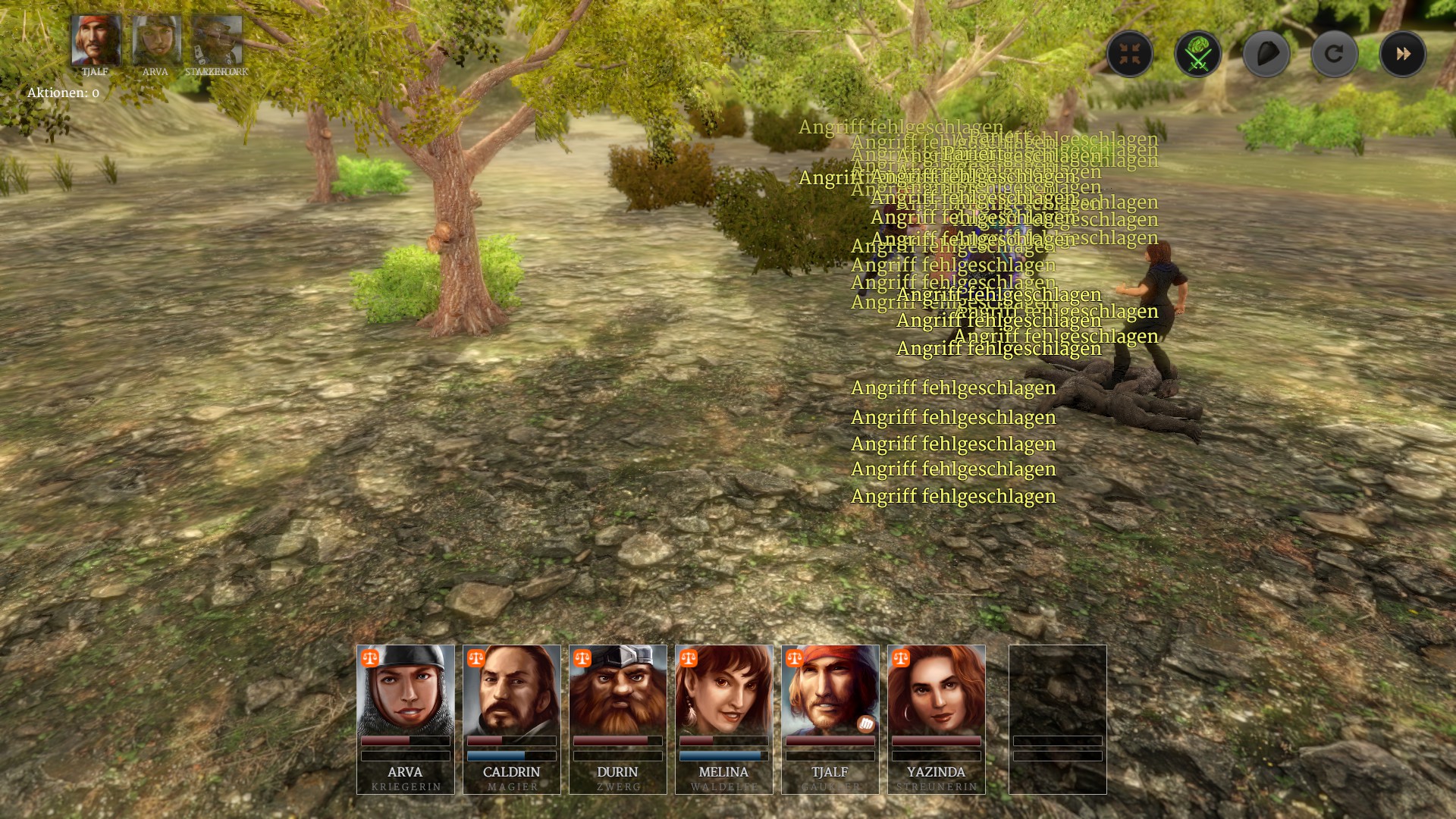The height and width of the screenshot is (819, 1456).
Task: Click the dark shield-shaped round button
Action: click(1266, 54)
